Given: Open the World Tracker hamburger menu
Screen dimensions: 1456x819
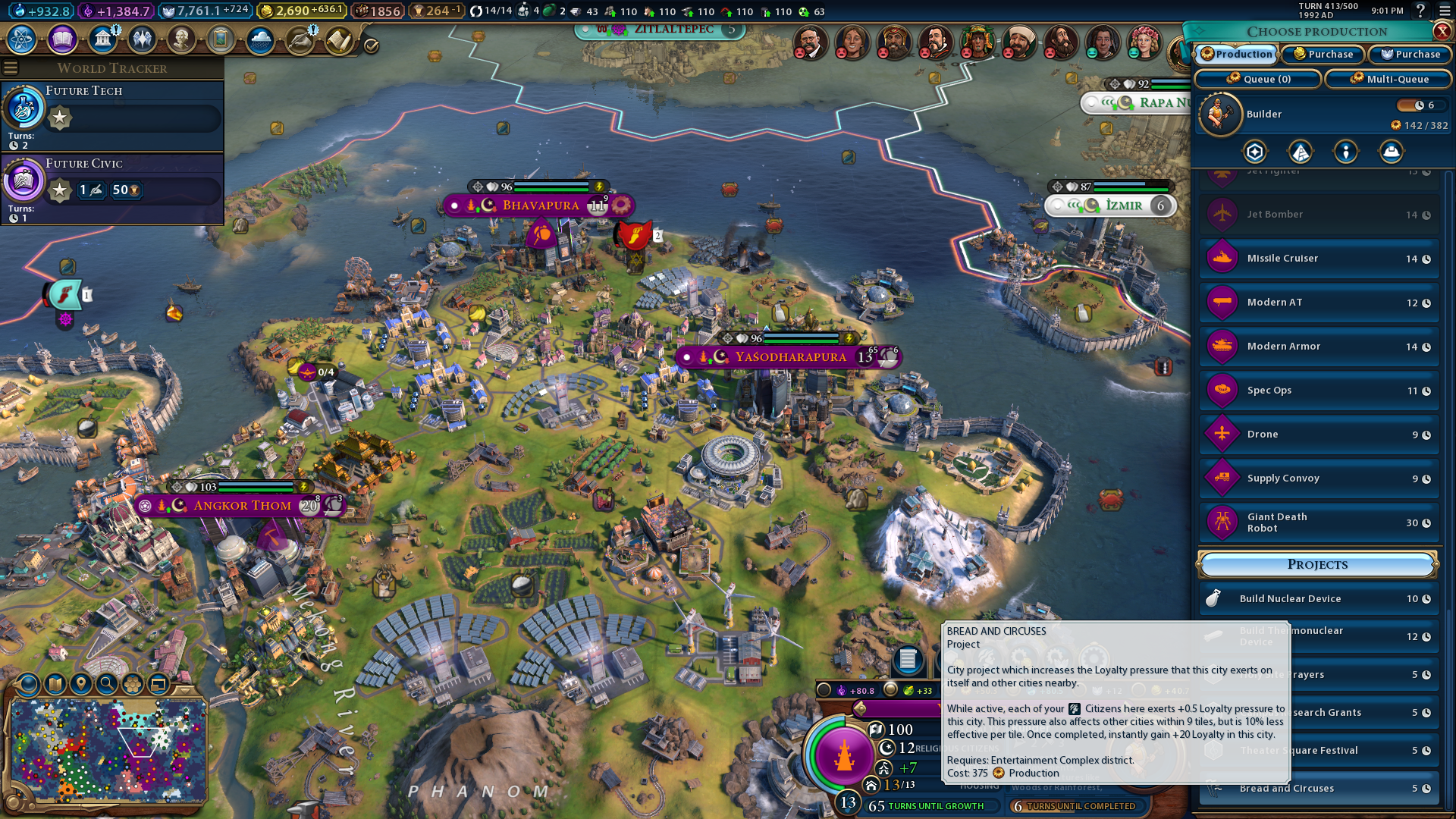Looking at the screenshot, I should coord(11,68).
